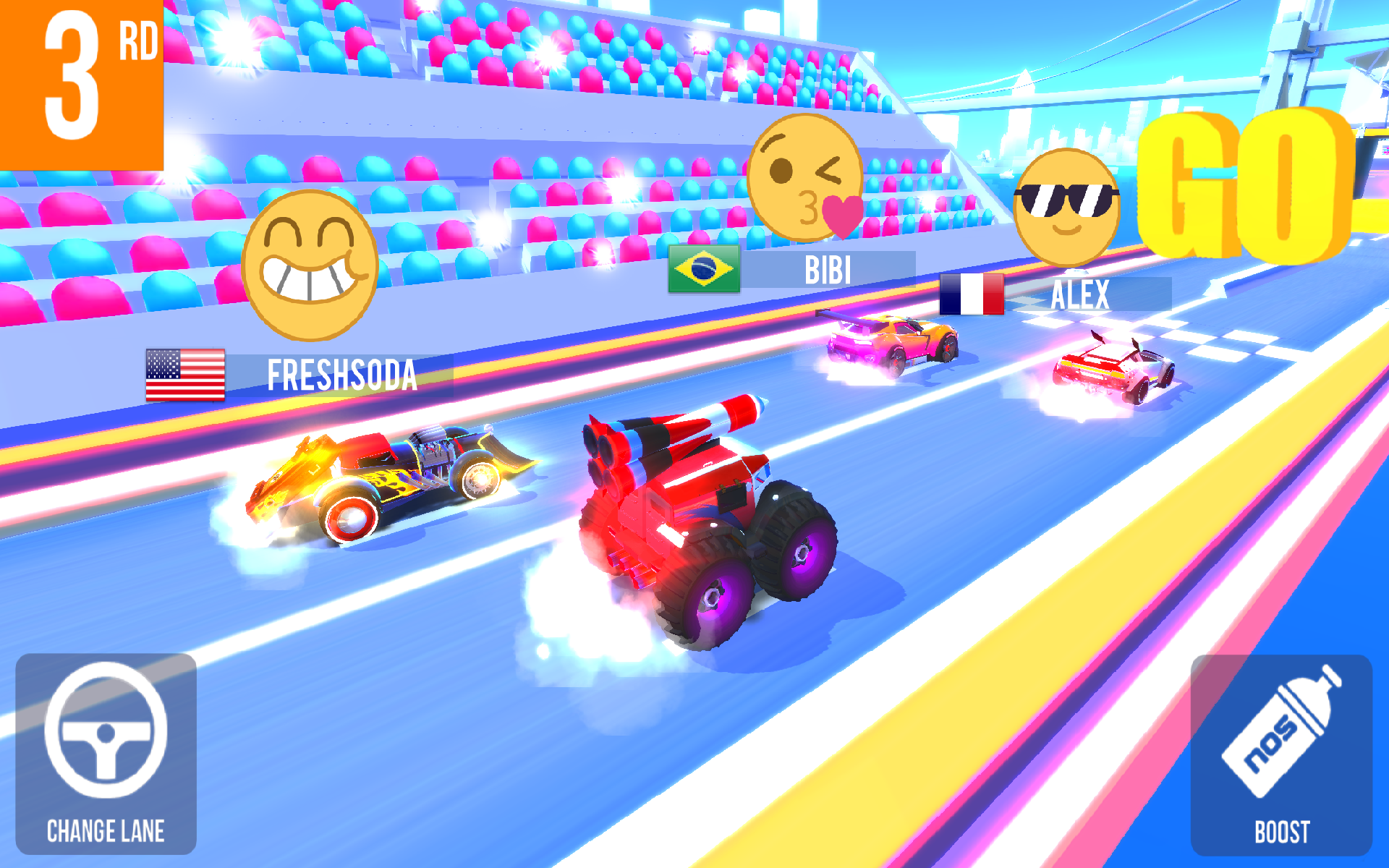Click the Brazilian flag next to BIBI
This screenshot has height=868, width=1389.
click(x=703, y=270)
